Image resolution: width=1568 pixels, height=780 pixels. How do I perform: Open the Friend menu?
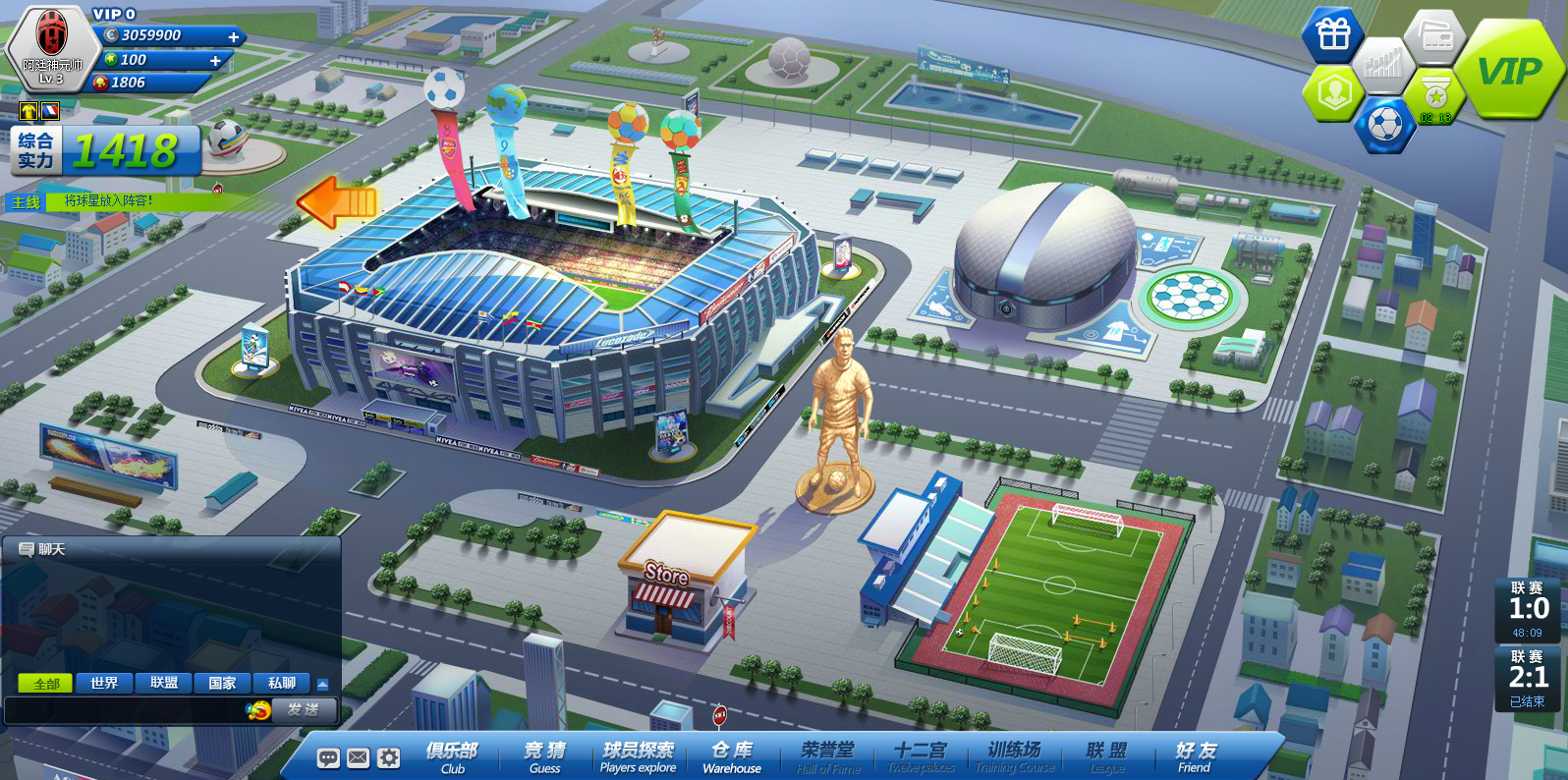click(x=1195, y=756)
